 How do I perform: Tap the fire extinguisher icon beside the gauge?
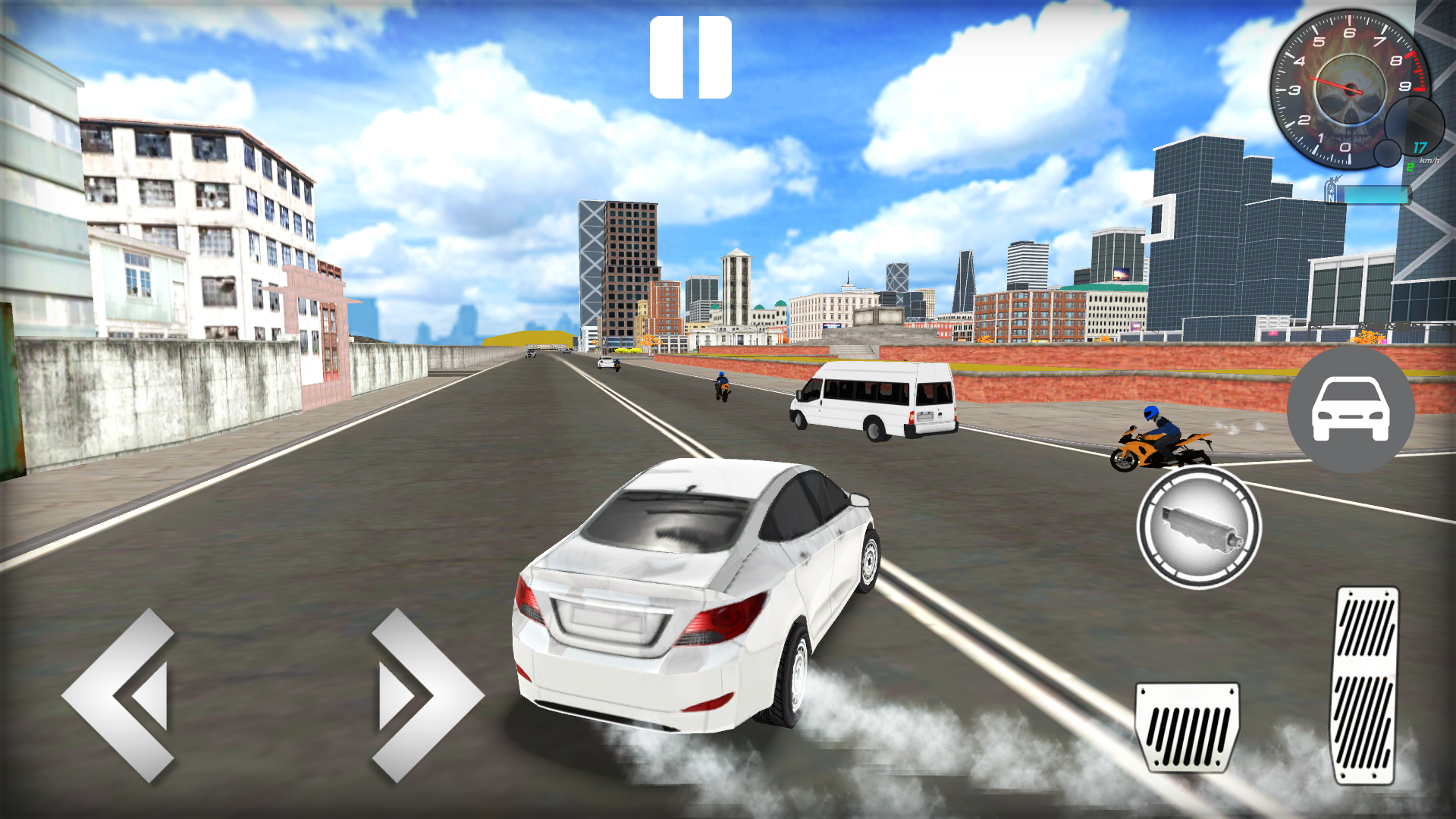[x=1332, y=190]
